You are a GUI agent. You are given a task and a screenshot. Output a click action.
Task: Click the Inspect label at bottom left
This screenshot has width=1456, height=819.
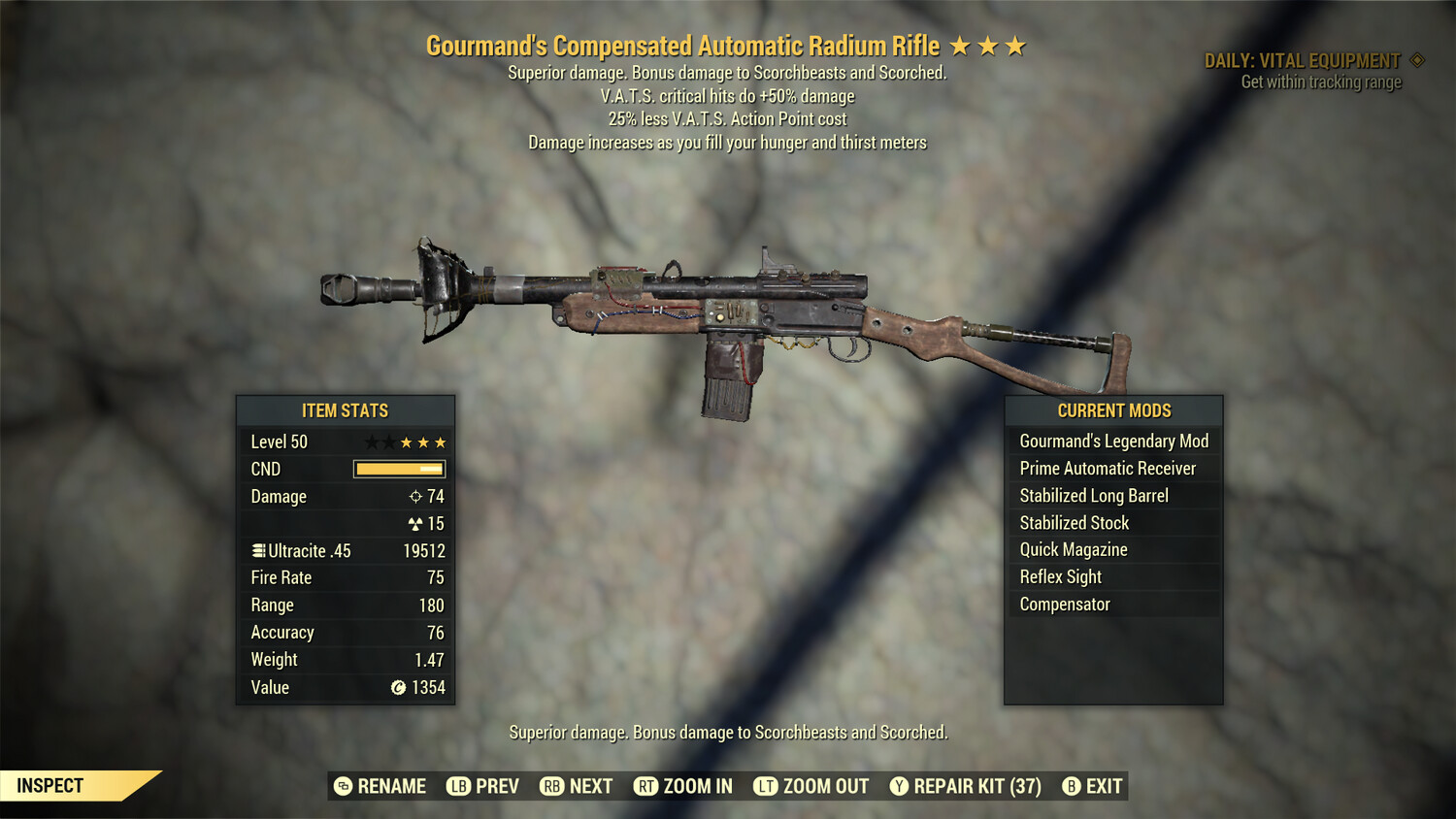(50, 785)
